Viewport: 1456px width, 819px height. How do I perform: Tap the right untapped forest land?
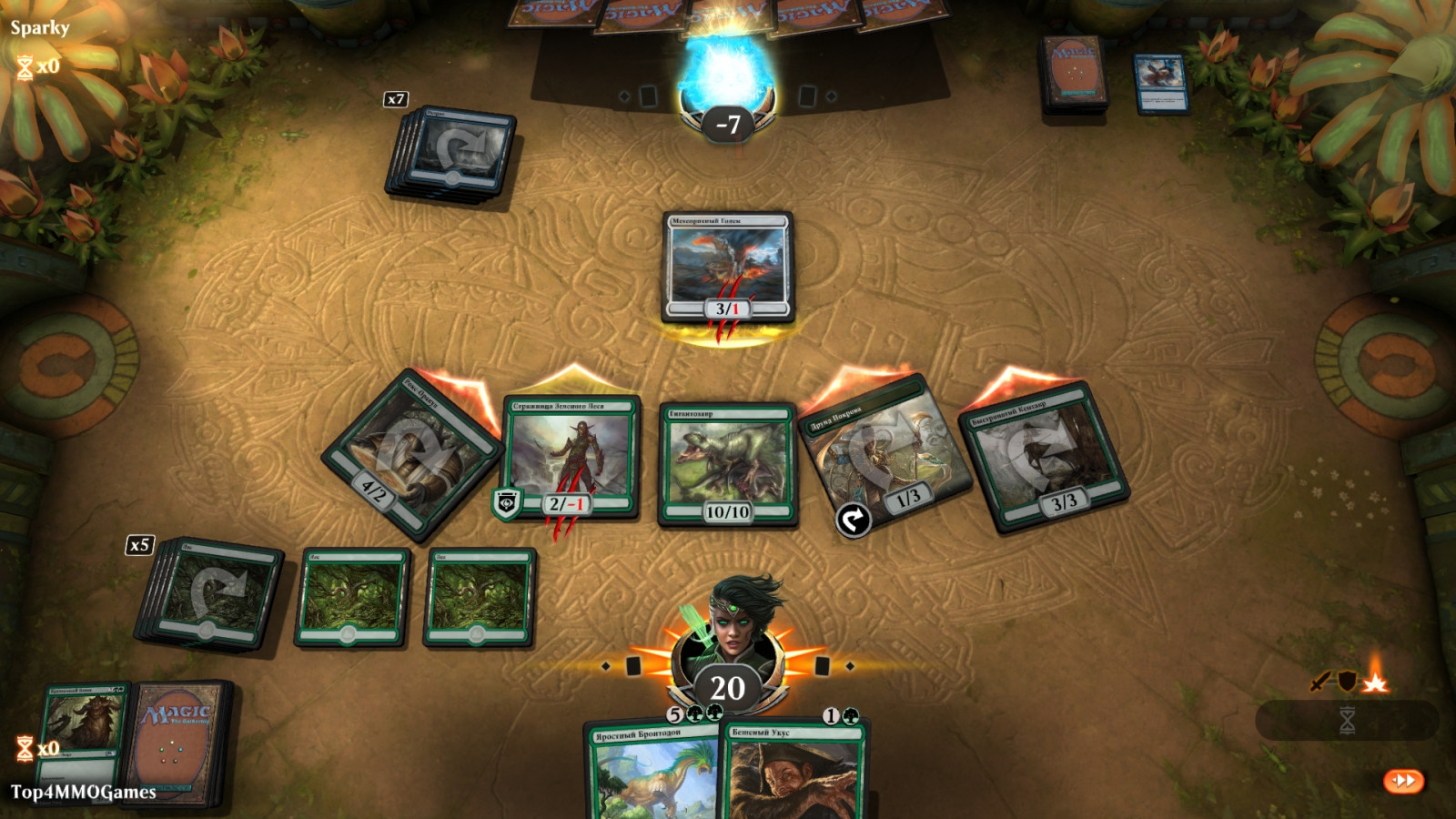pos(480,597)
